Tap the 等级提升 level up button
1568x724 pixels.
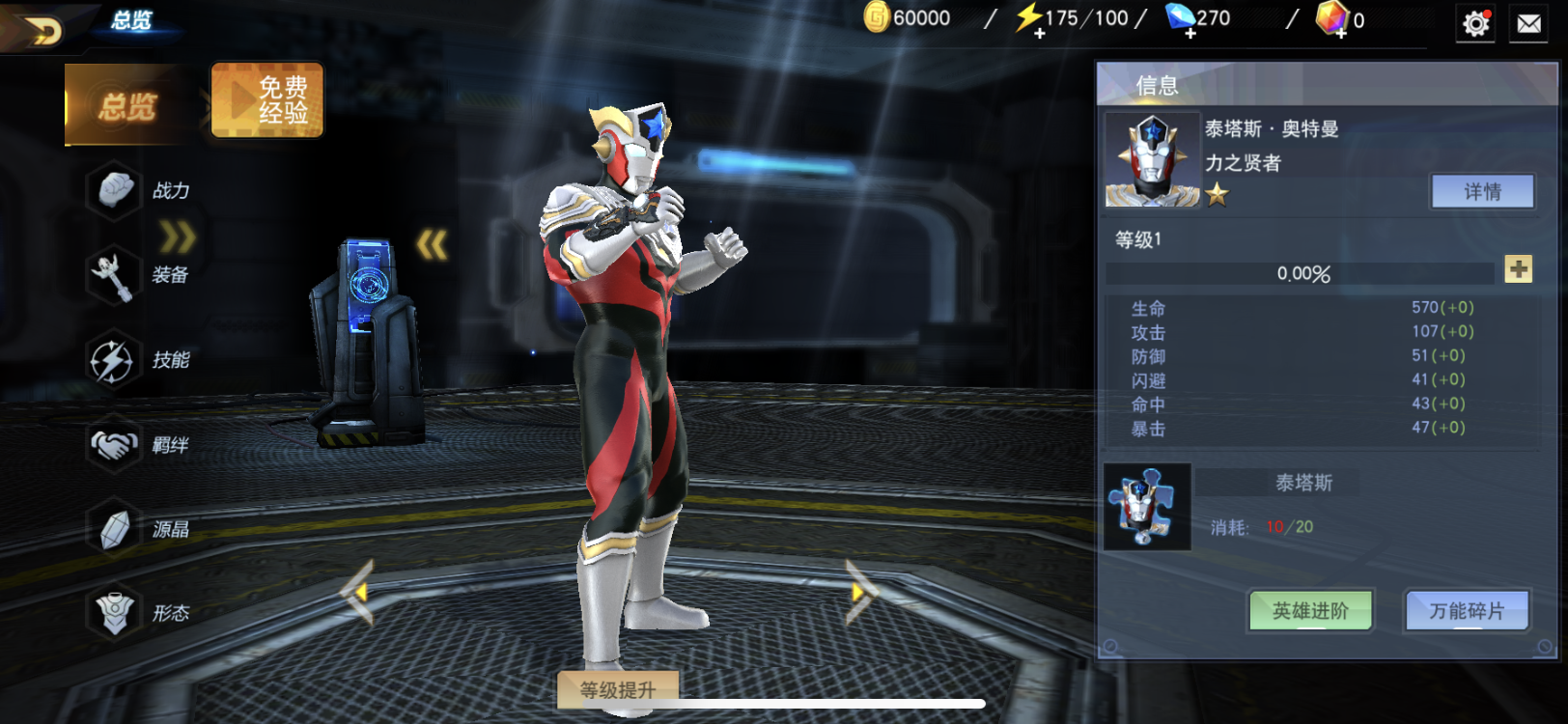(618, 689)
